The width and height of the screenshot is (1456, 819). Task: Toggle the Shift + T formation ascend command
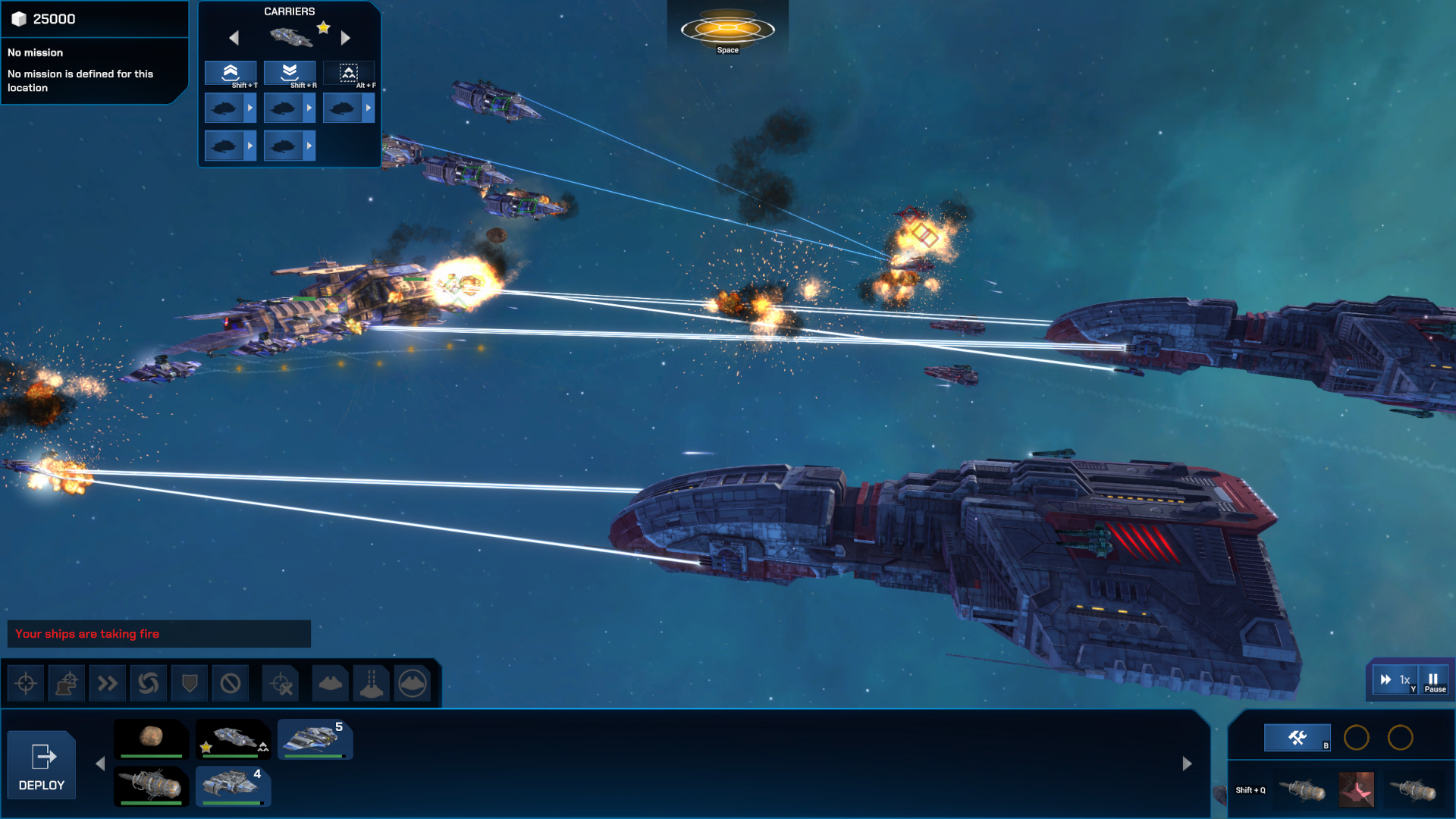click(x=231, y=72)
